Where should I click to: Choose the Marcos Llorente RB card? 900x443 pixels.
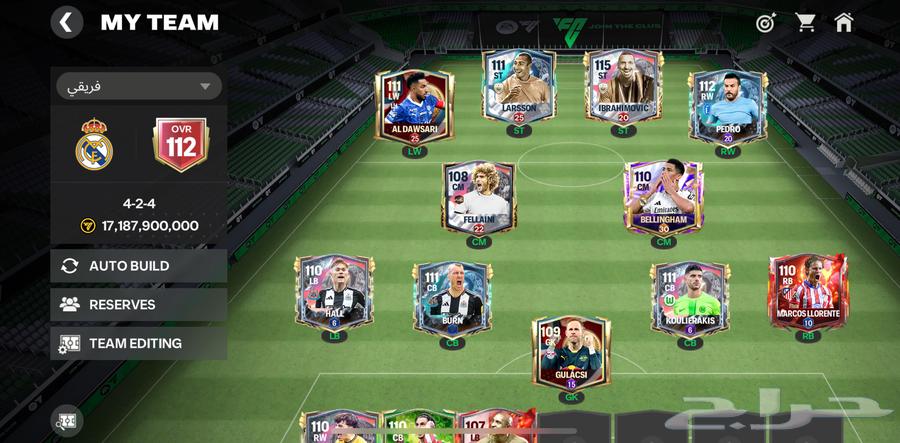[808, 293]
